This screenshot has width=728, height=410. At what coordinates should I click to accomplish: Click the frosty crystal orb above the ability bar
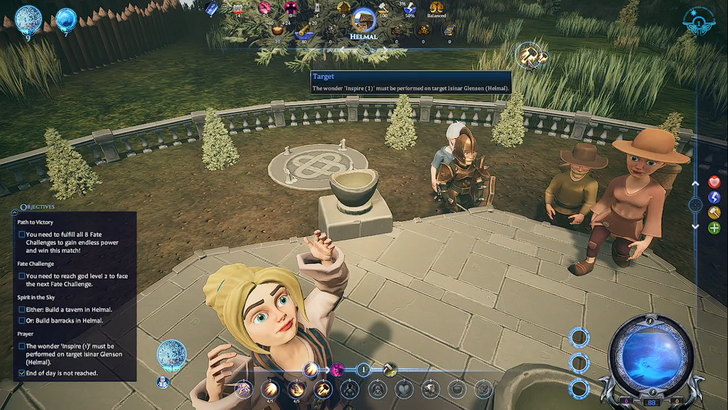171,352
